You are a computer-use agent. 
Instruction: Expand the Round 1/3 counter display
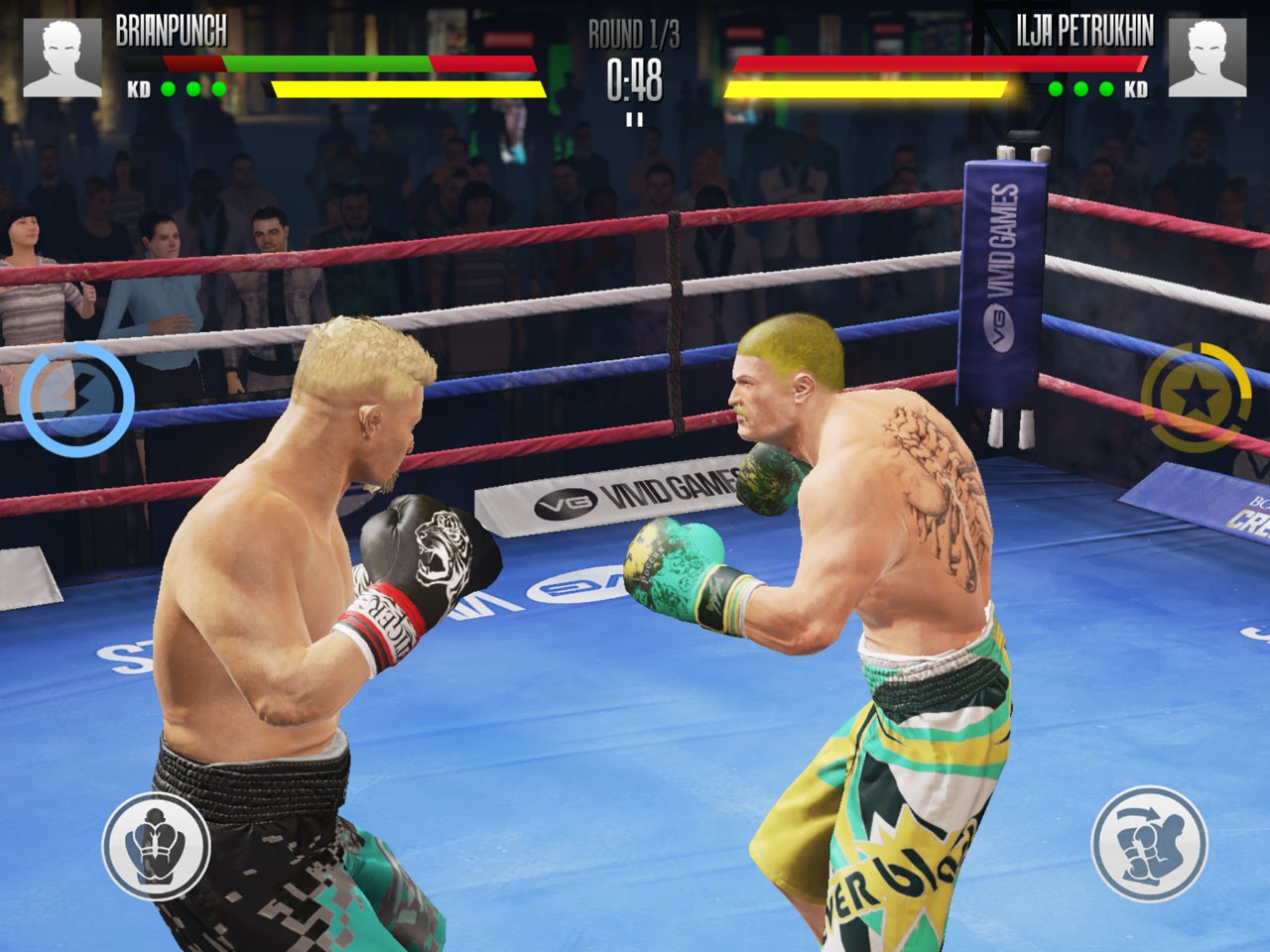pos(633,33)
